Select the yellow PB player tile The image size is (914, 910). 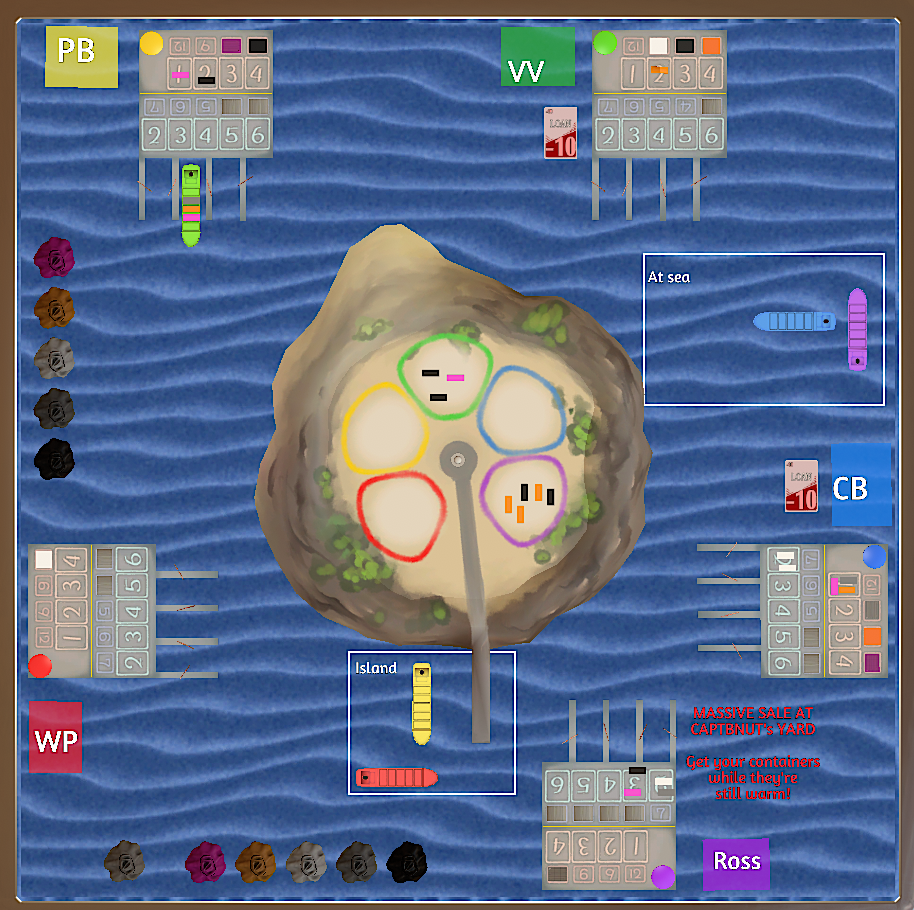coord(81,56)
